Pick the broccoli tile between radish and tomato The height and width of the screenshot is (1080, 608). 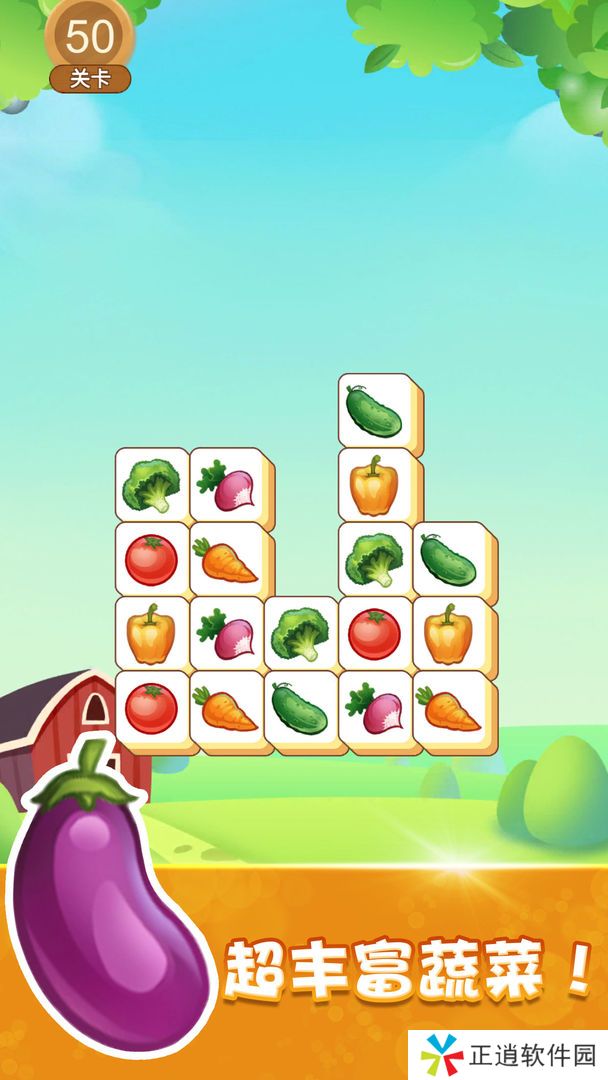click(299, 633)
